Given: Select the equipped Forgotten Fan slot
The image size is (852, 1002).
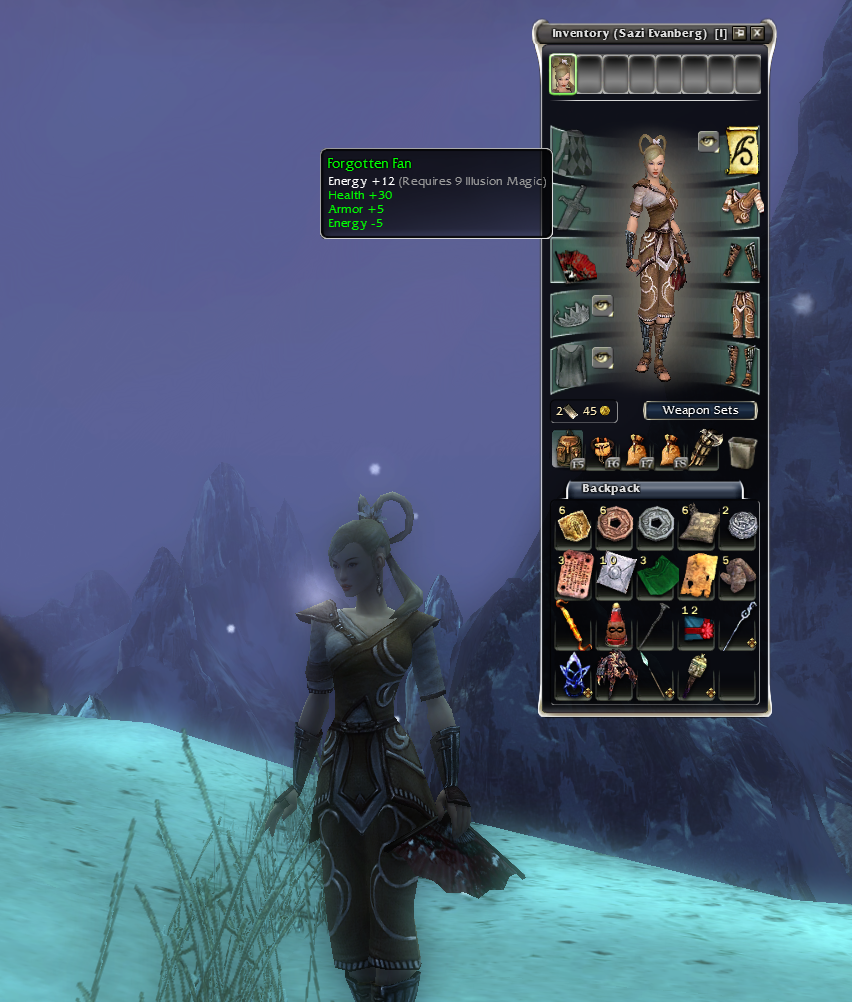Looking at the screenshot, I should pyautogui.click(x=574, y=264).
